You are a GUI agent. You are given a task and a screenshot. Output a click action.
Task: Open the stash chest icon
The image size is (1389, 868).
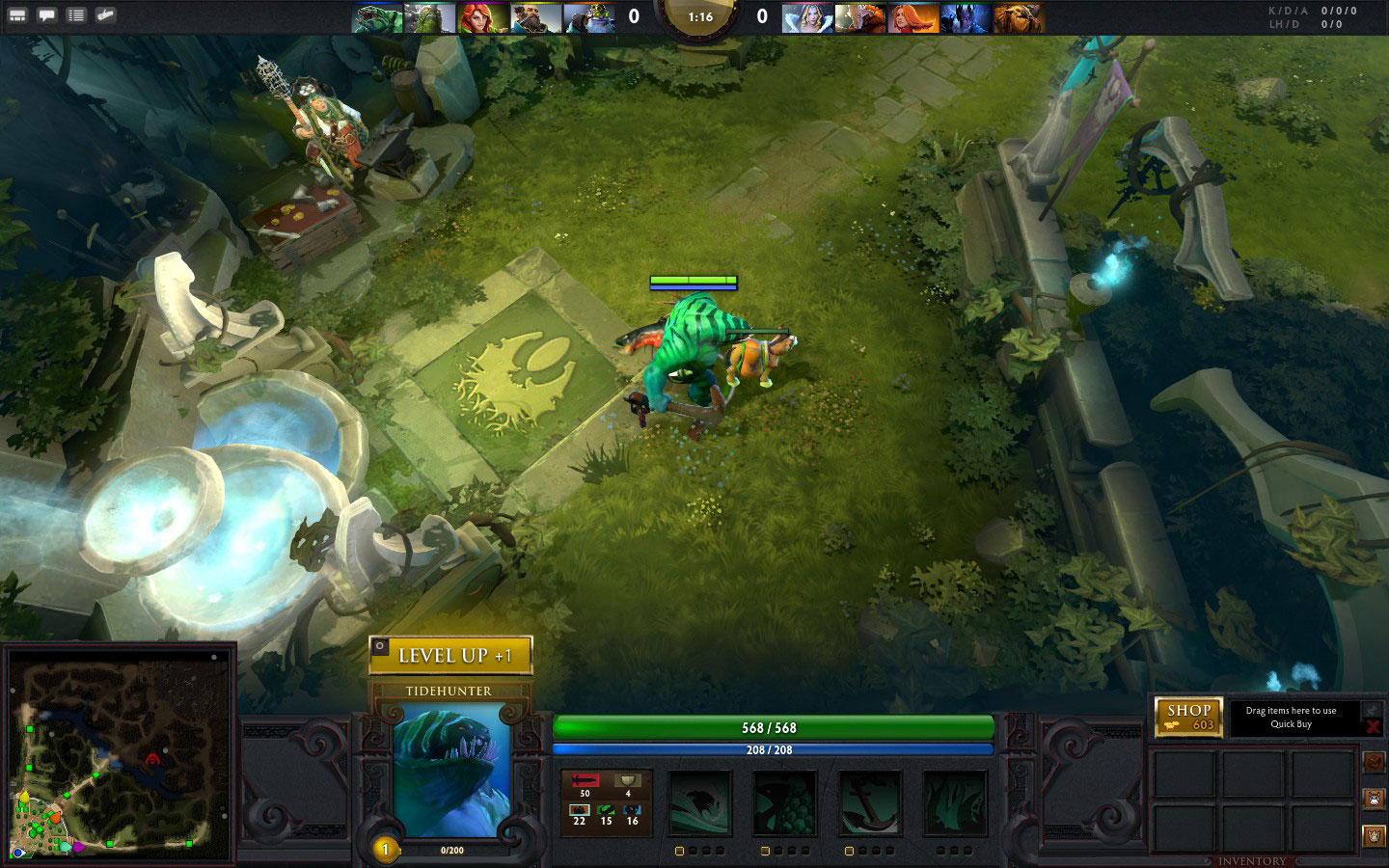[1373, 762]
